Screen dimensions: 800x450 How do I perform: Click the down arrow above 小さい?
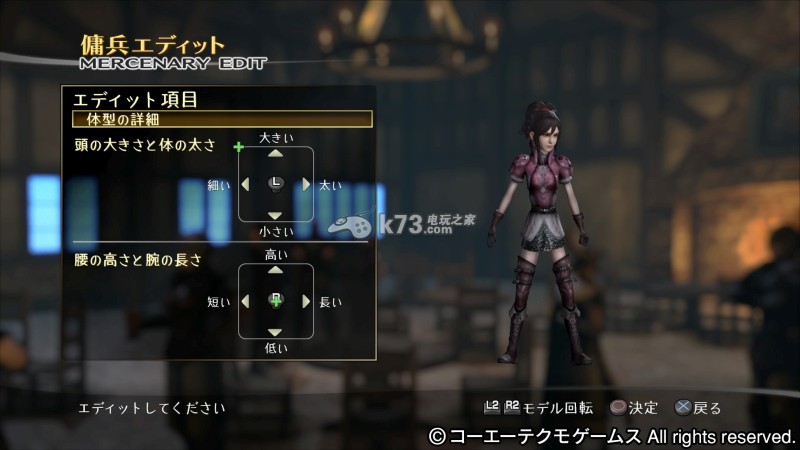[x=276, y=215]
